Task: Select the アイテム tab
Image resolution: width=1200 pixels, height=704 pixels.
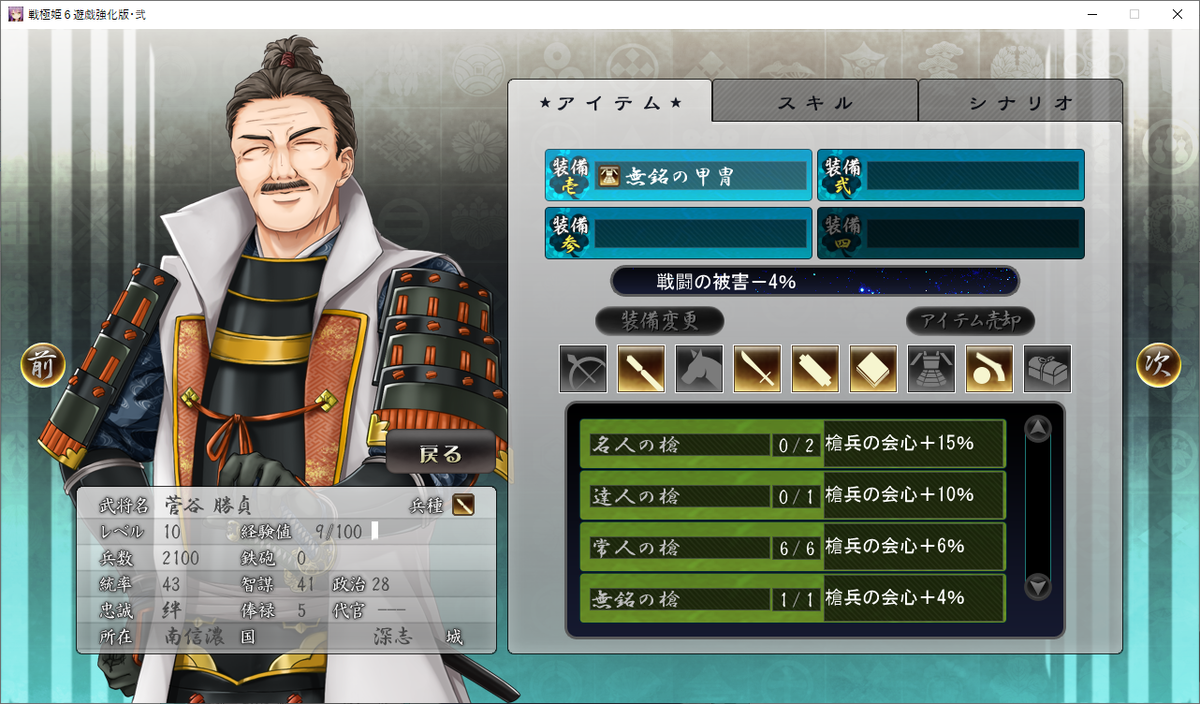Action: (x=611, y=102)
